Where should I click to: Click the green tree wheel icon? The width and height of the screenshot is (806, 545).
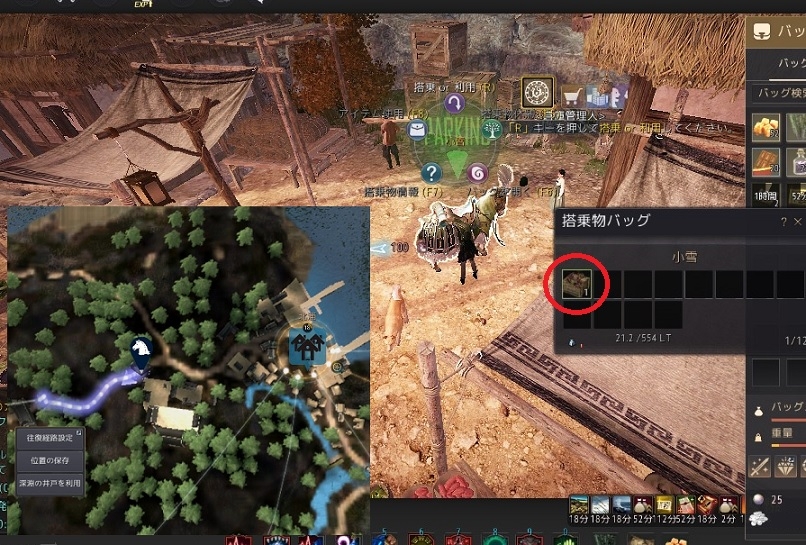tap(492, 129)
